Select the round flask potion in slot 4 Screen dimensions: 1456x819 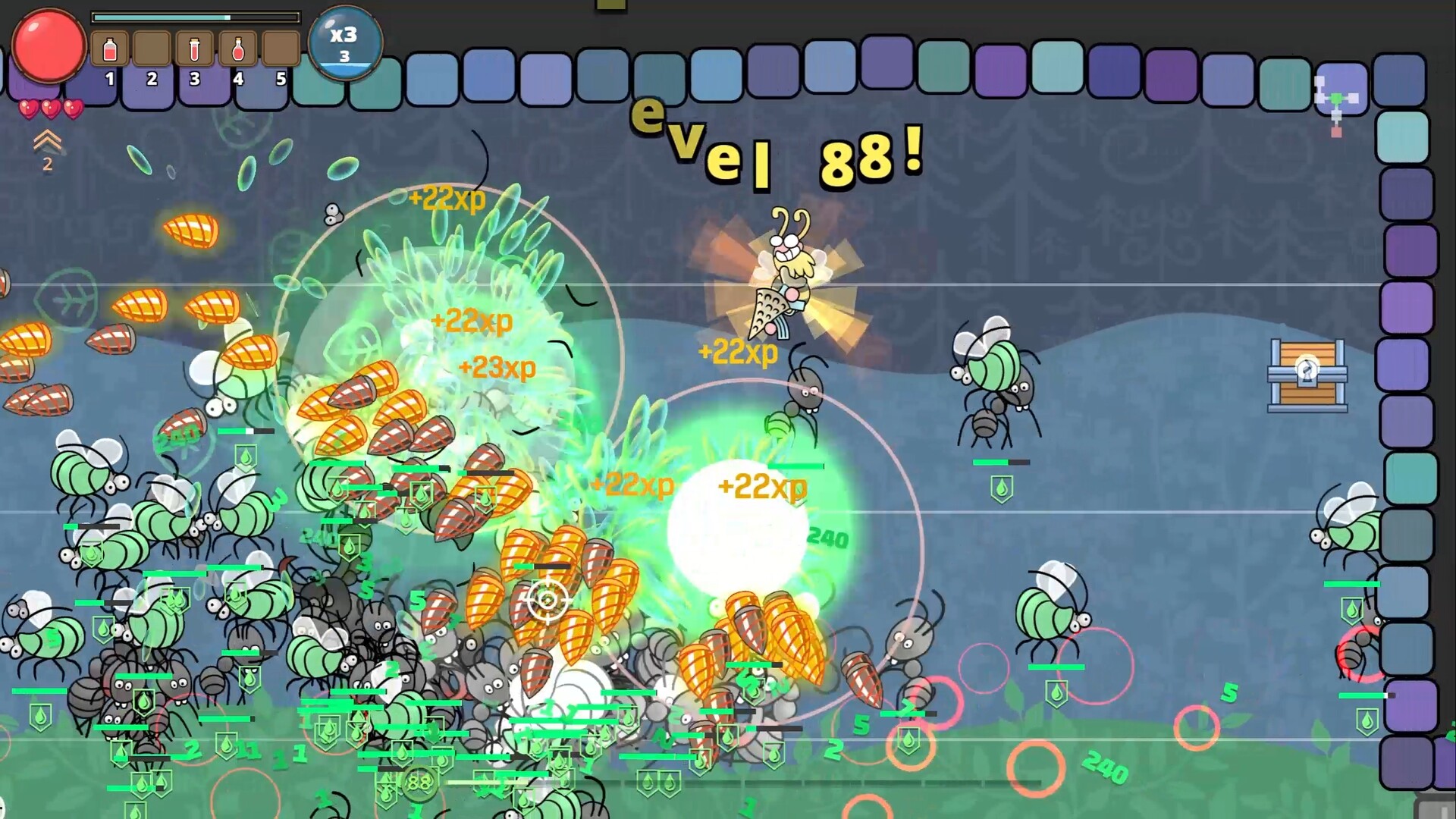tap(237, 47)
